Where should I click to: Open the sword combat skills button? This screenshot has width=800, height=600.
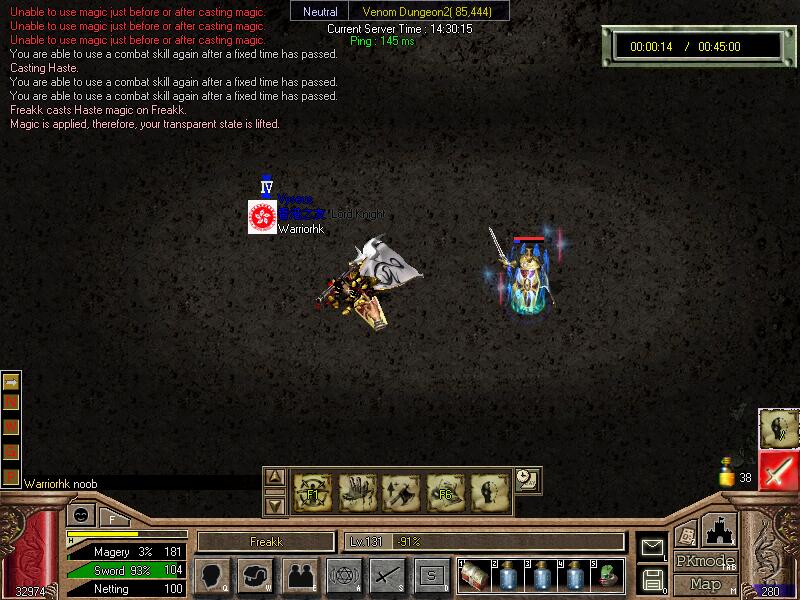[387, 575]
